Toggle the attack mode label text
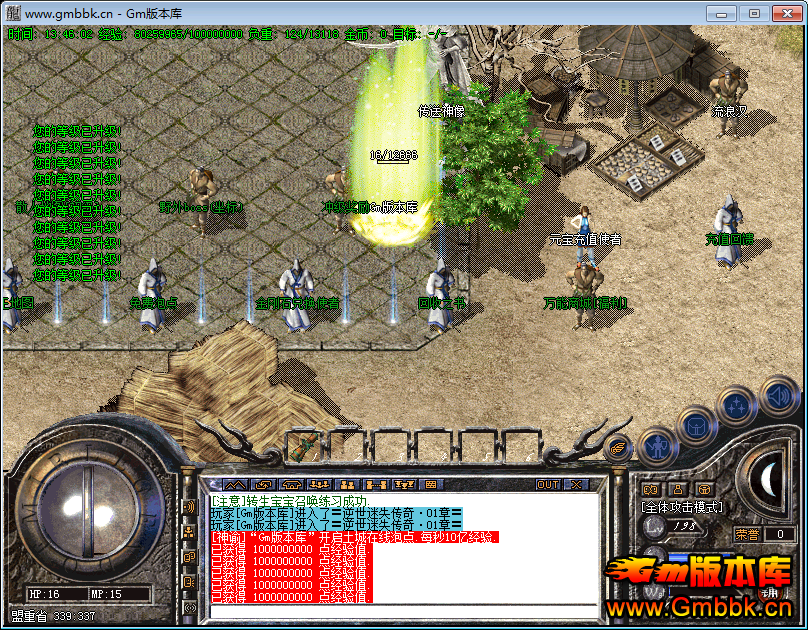808x630 pixels. [x=681, y=507]
